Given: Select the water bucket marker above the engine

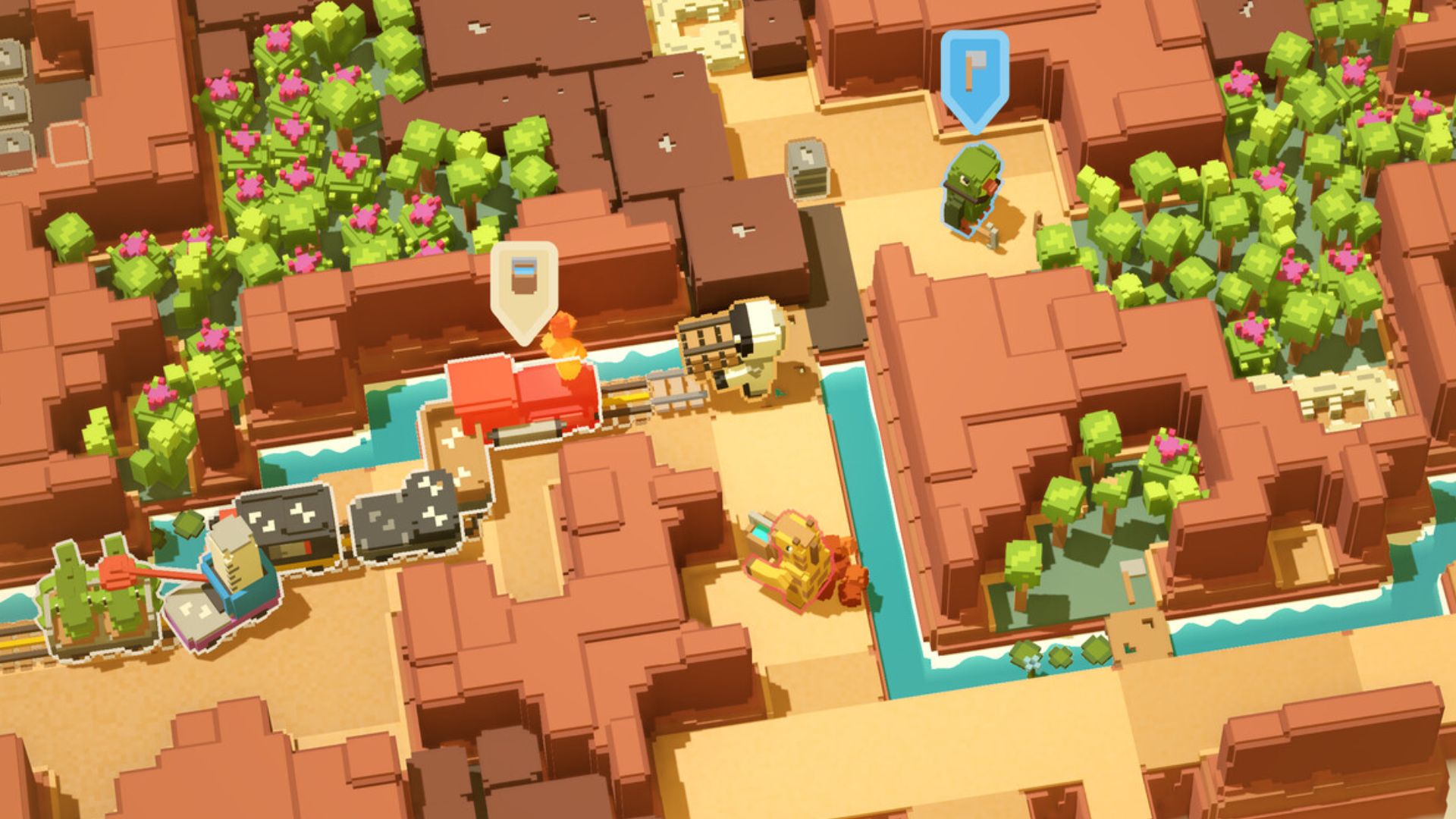Looking at the screenshot, I should coord(523,285).
